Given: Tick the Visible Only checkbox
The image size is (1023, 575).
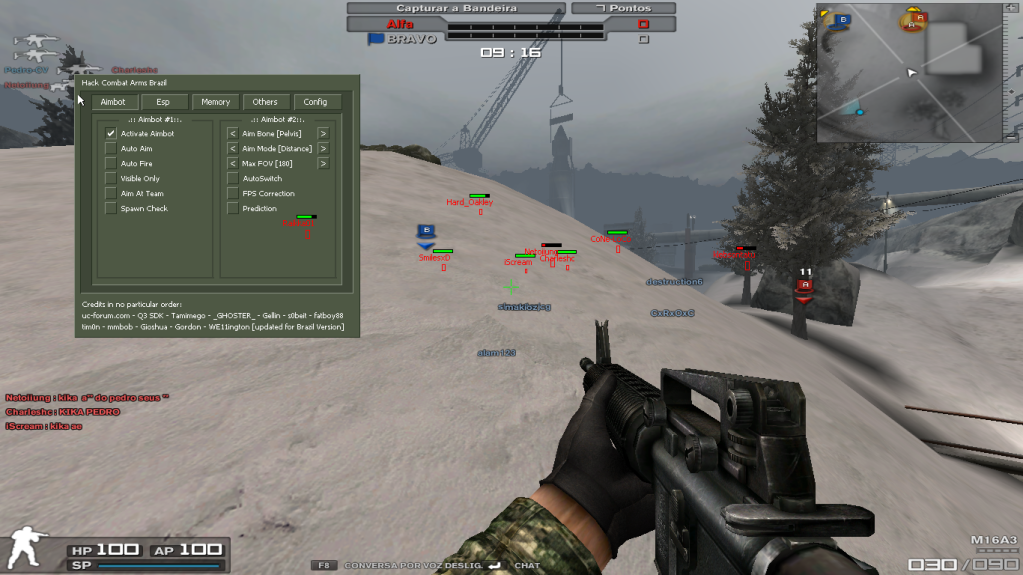Looking at the screenshot, I should (x=111, y=178).
